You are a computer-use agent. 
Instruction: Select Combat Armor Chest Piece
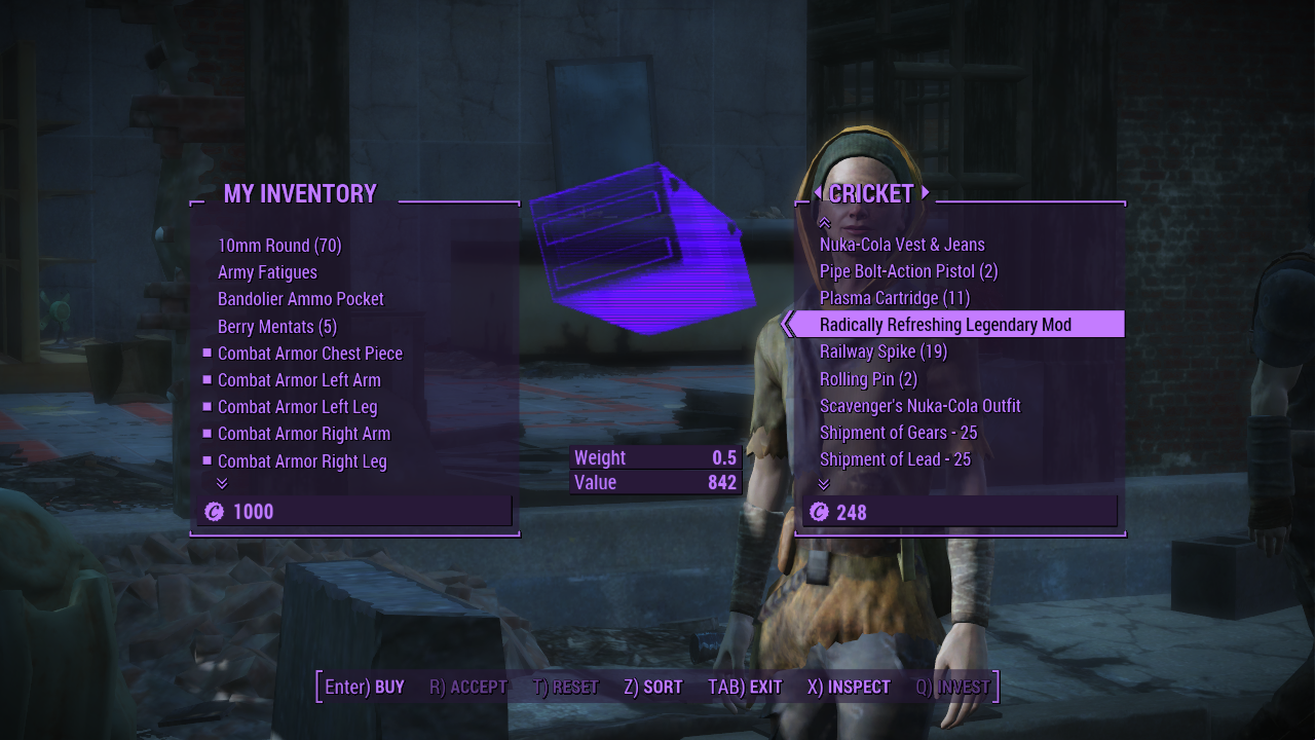(x=309, y=353)
